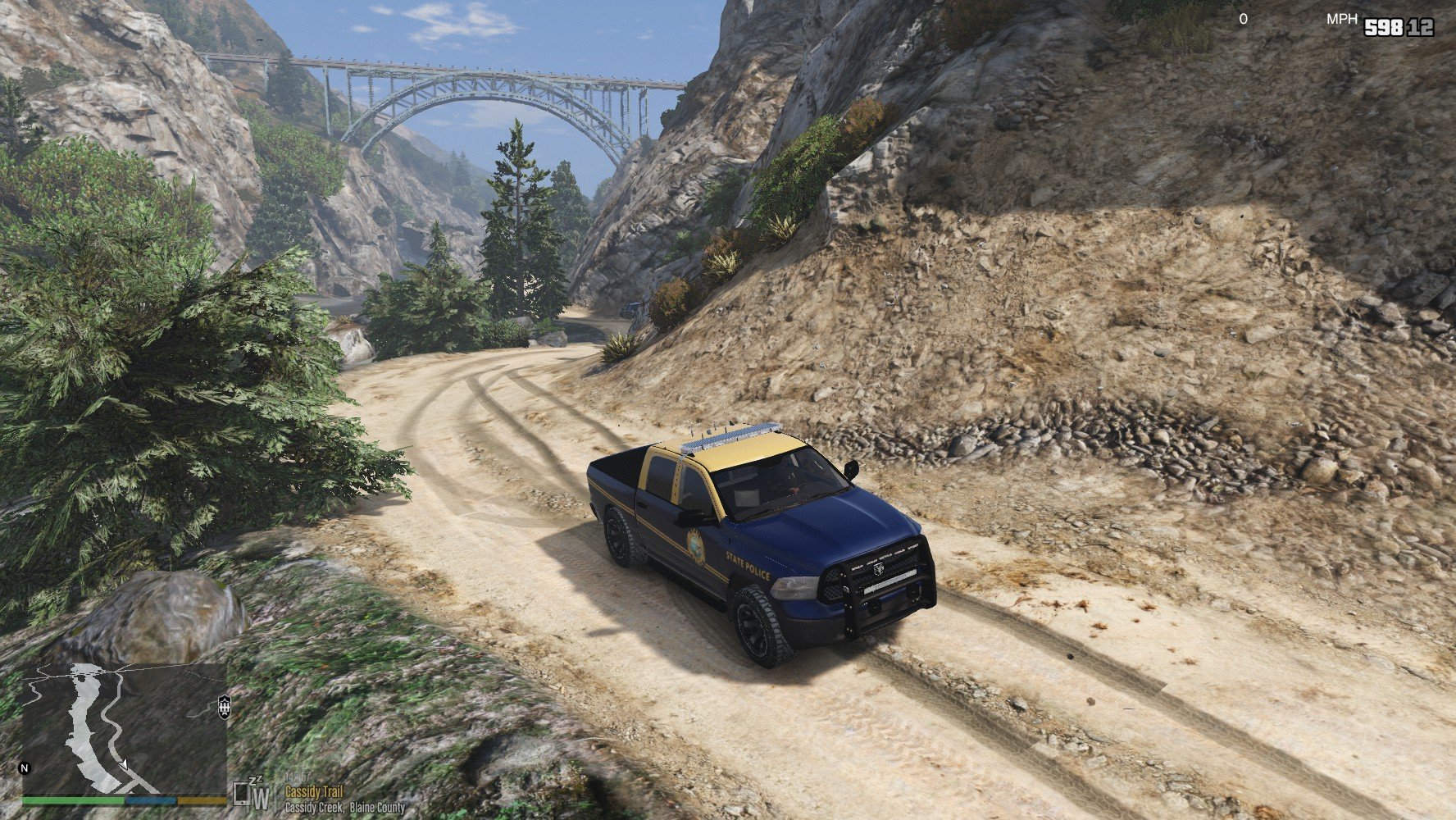Viewport: 1456px width, 820px height.
Task: Click the player arrow on the minimap
Action: (124, 764)
